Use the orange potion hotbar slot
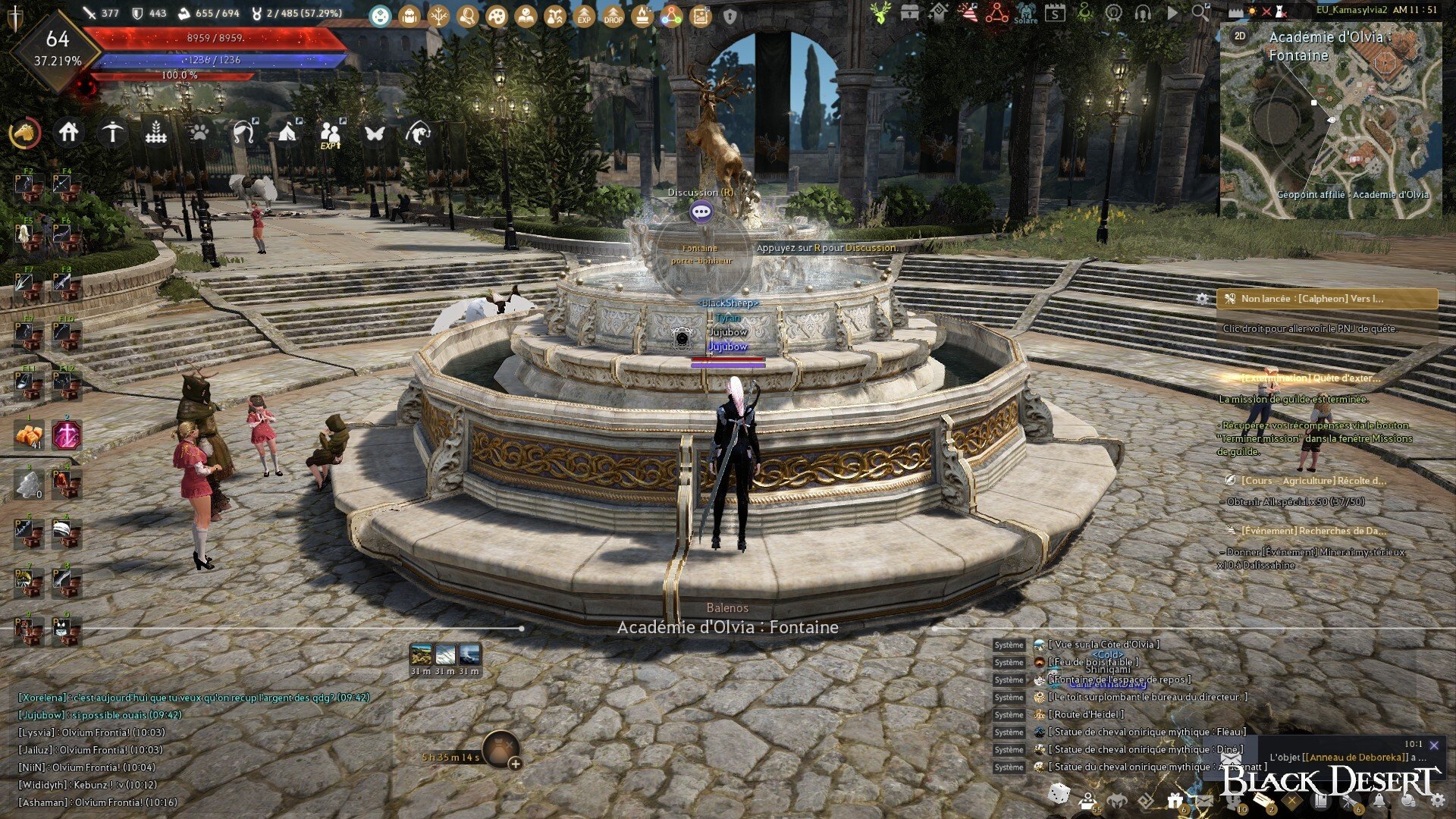This screenshot has height=819, width=1456. pos(29,436)
